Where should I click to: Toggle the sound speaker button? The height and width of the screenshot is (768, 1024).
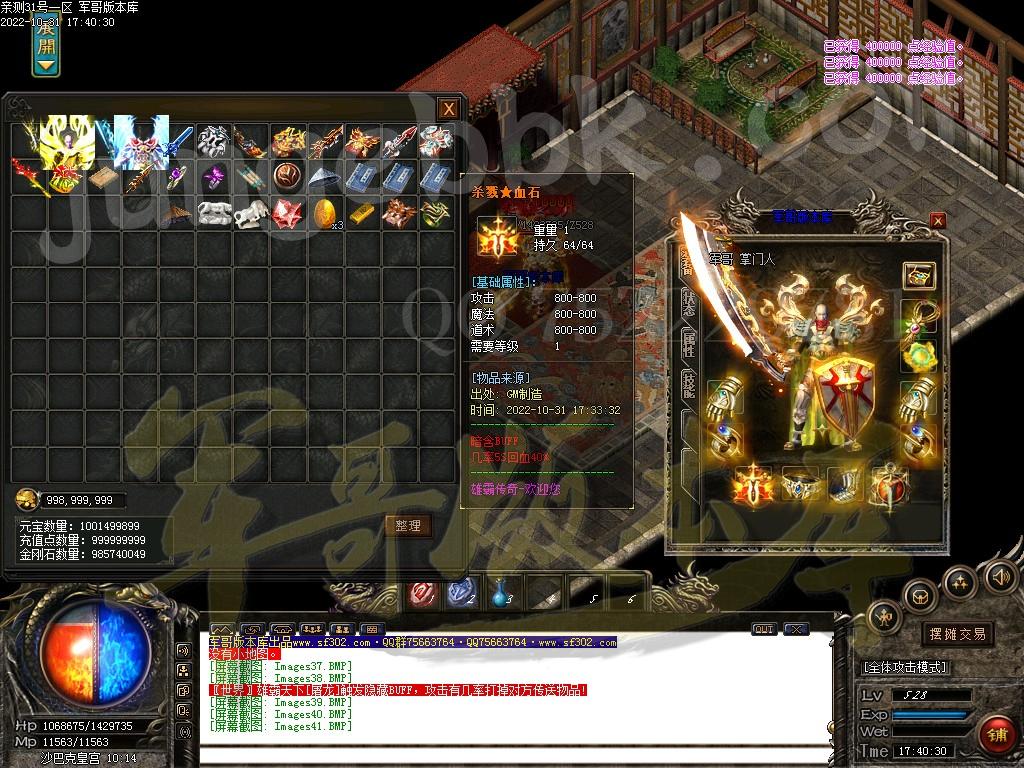1000,575
